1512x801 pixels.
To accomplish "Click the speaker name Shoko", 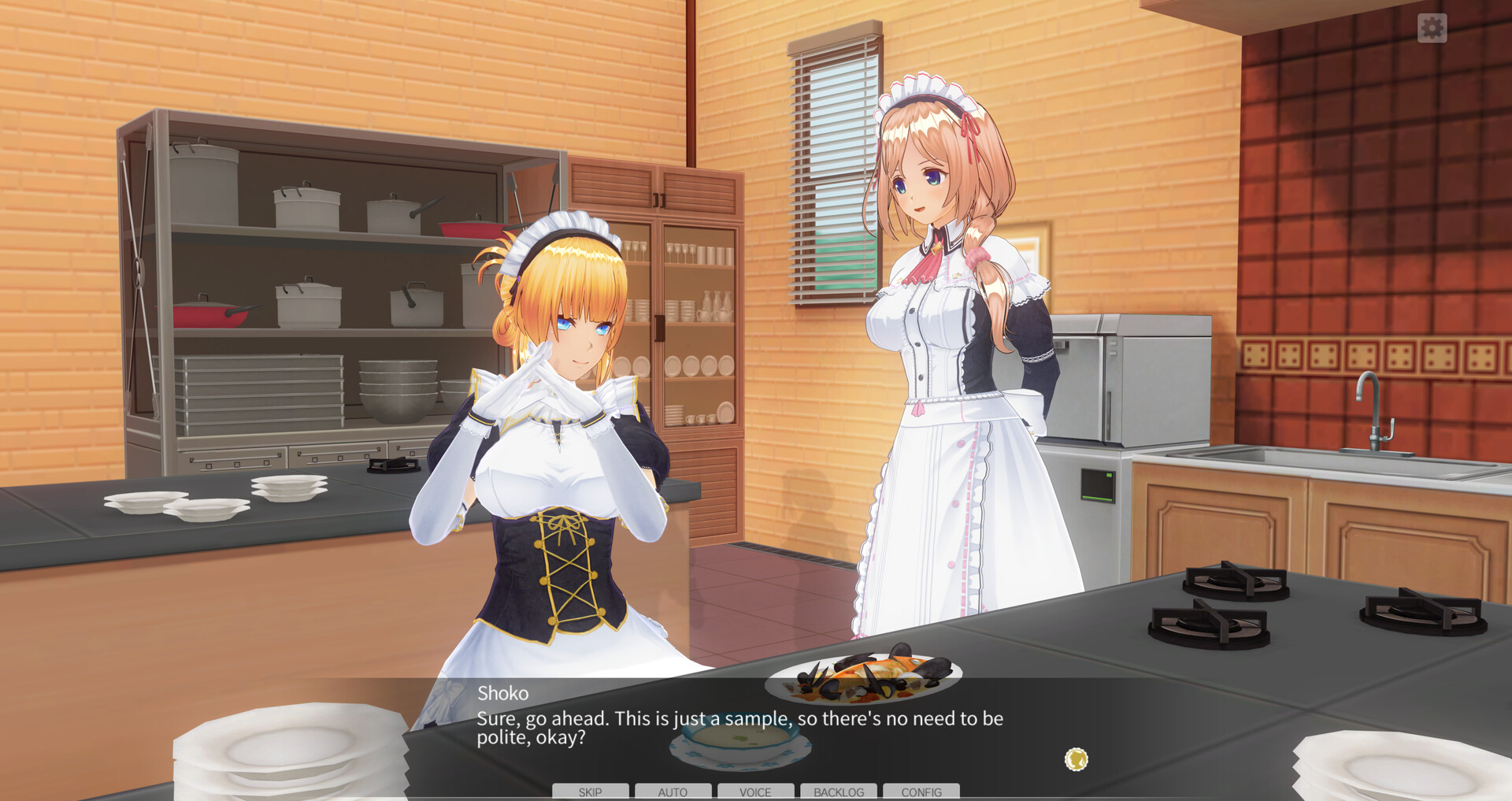I will pos(503,694).
